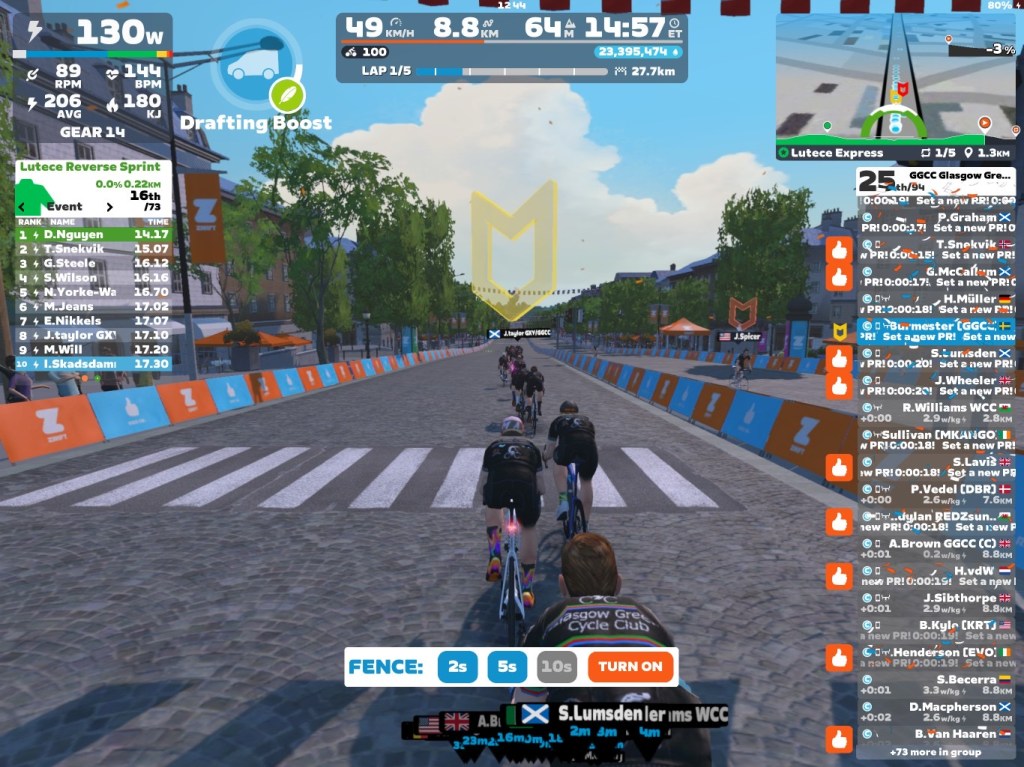Send a thumbs up to J.Wheeler
1024x767 pixels.
(x=839, y=385)
